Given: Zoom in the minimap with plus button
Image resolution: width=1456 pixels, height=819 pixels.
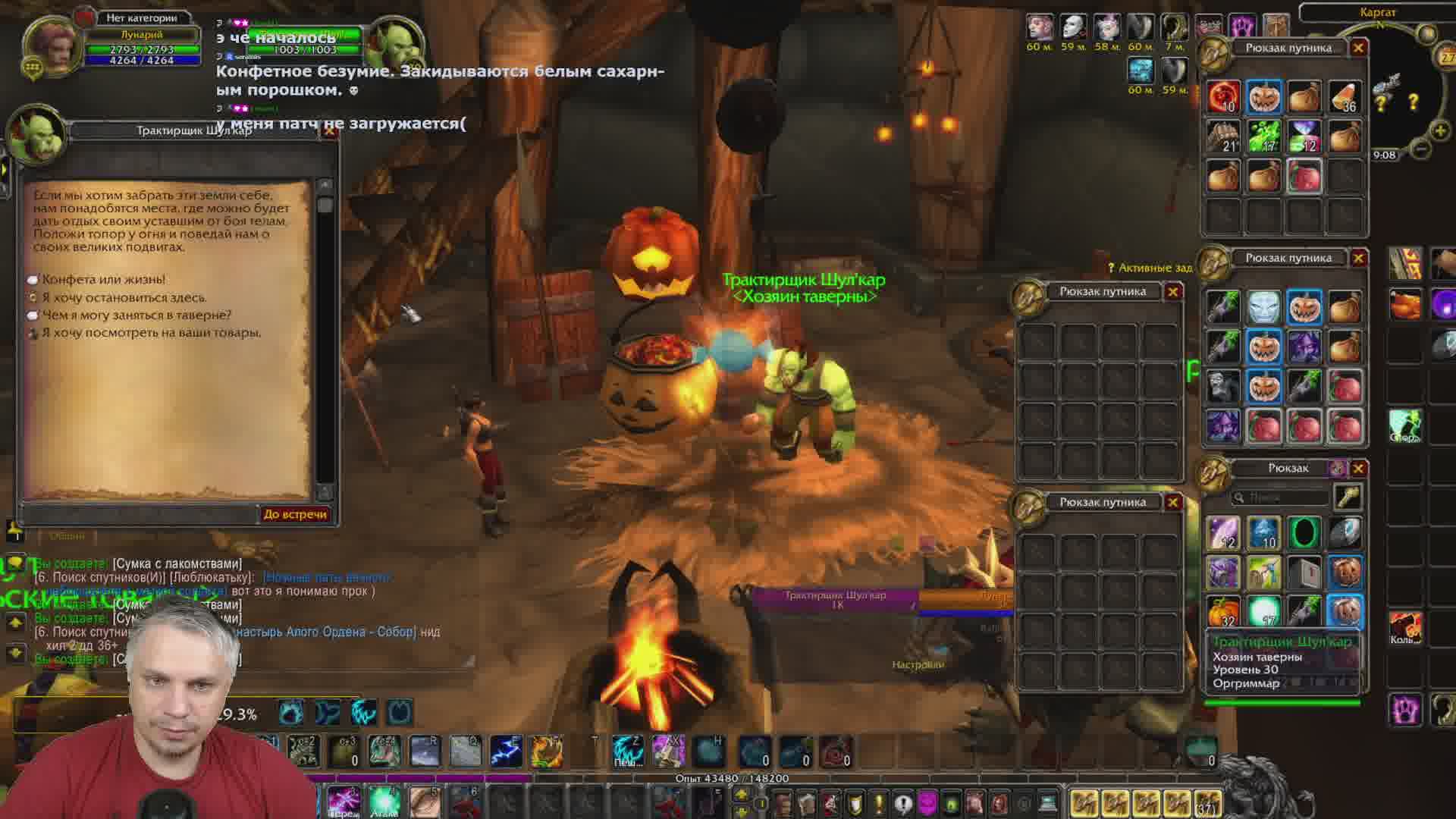Looking at the screenshot, I should pyautogui.click(x=1440, y=130).
